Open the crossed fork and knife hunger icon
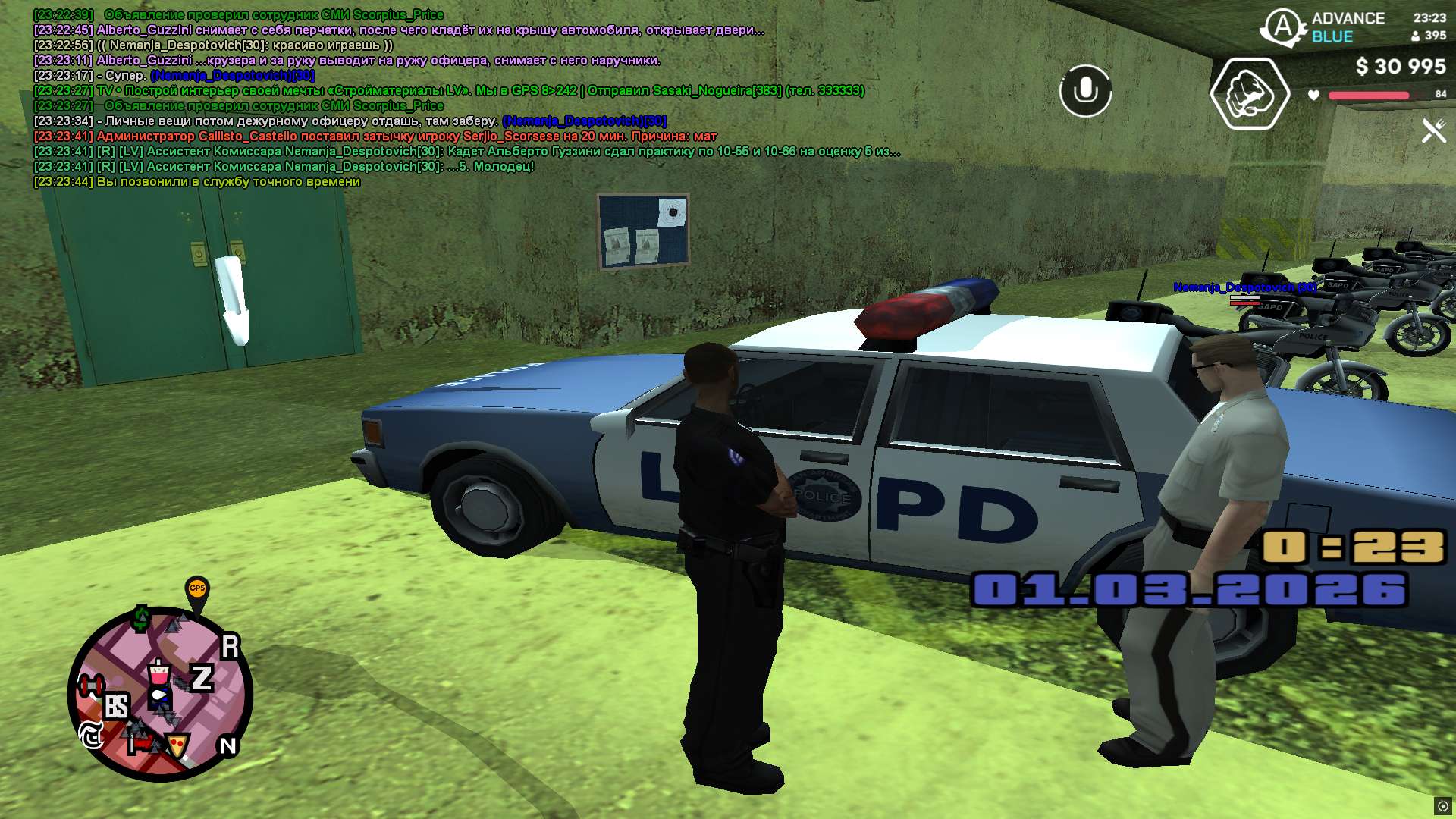 tap(1433, 130)
